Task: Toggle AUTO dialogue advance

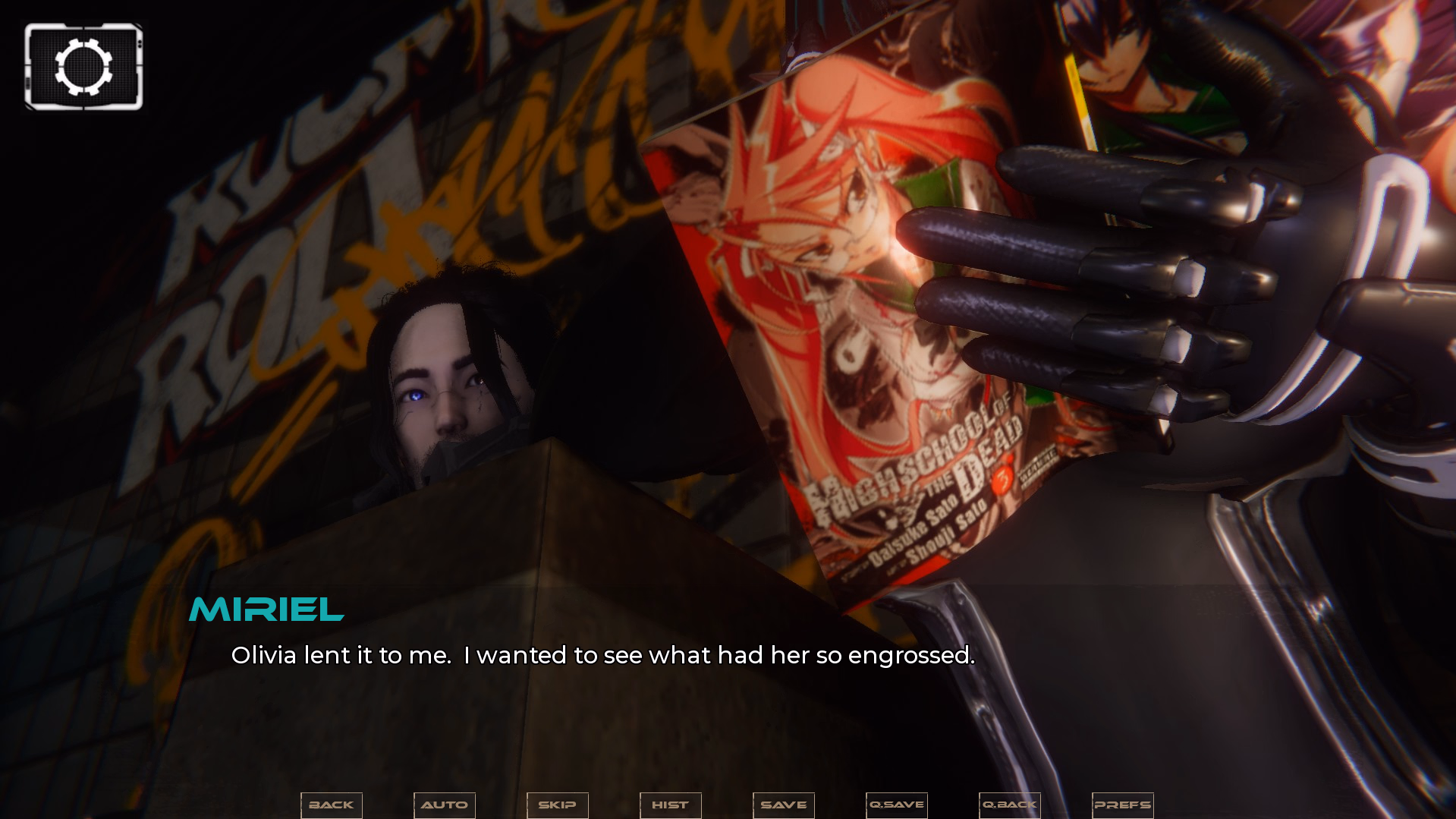Action: tap(445, 805)
